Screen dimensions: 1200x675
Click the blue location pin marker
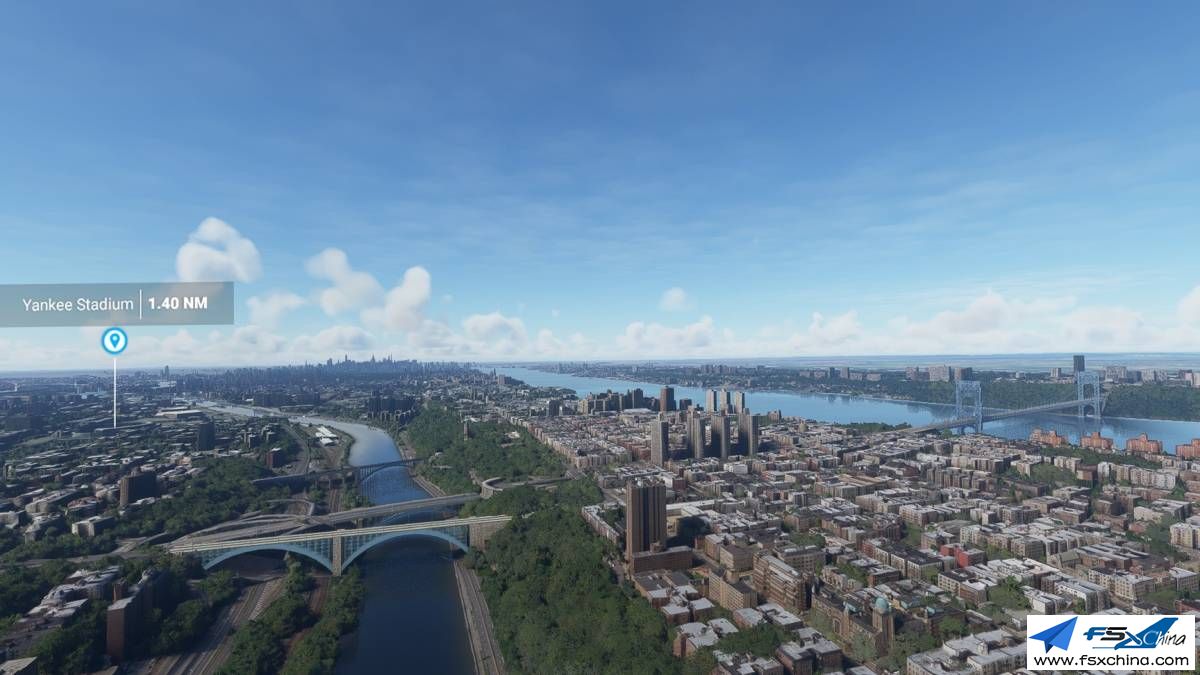pos(115,341)
